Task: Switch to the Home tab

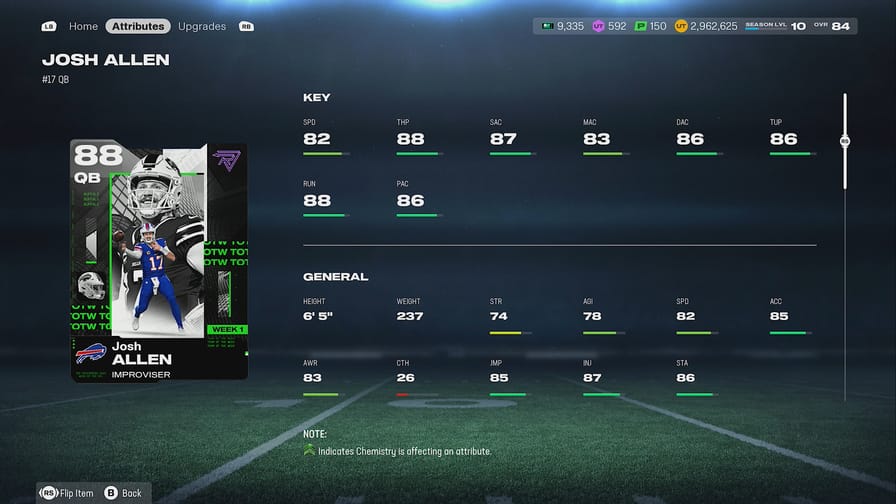Action: (83, 26)
